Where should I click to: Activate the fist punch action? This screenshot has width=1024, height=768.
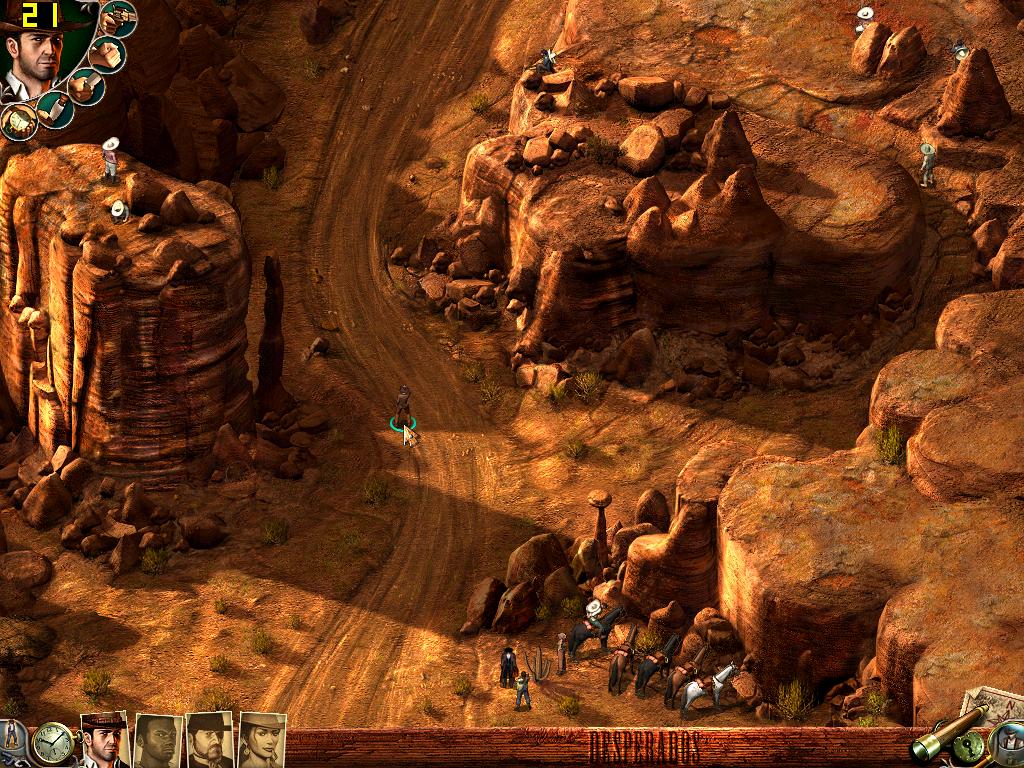tap(107, 53)
